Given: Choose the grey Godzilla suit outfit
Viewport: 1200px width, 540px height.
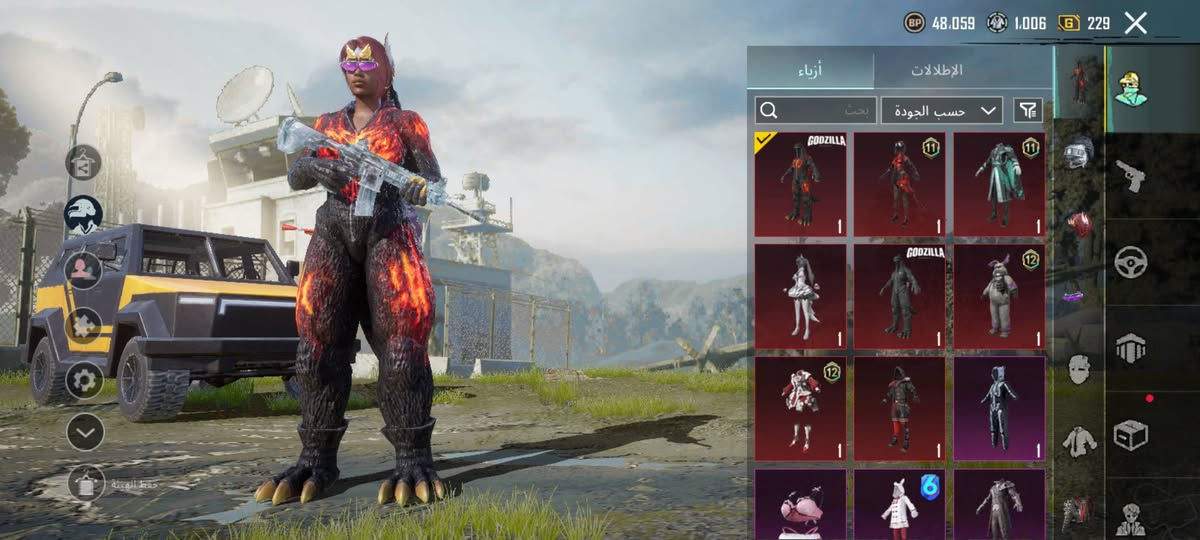Looking at the screenshot, I should pos(900,297).
